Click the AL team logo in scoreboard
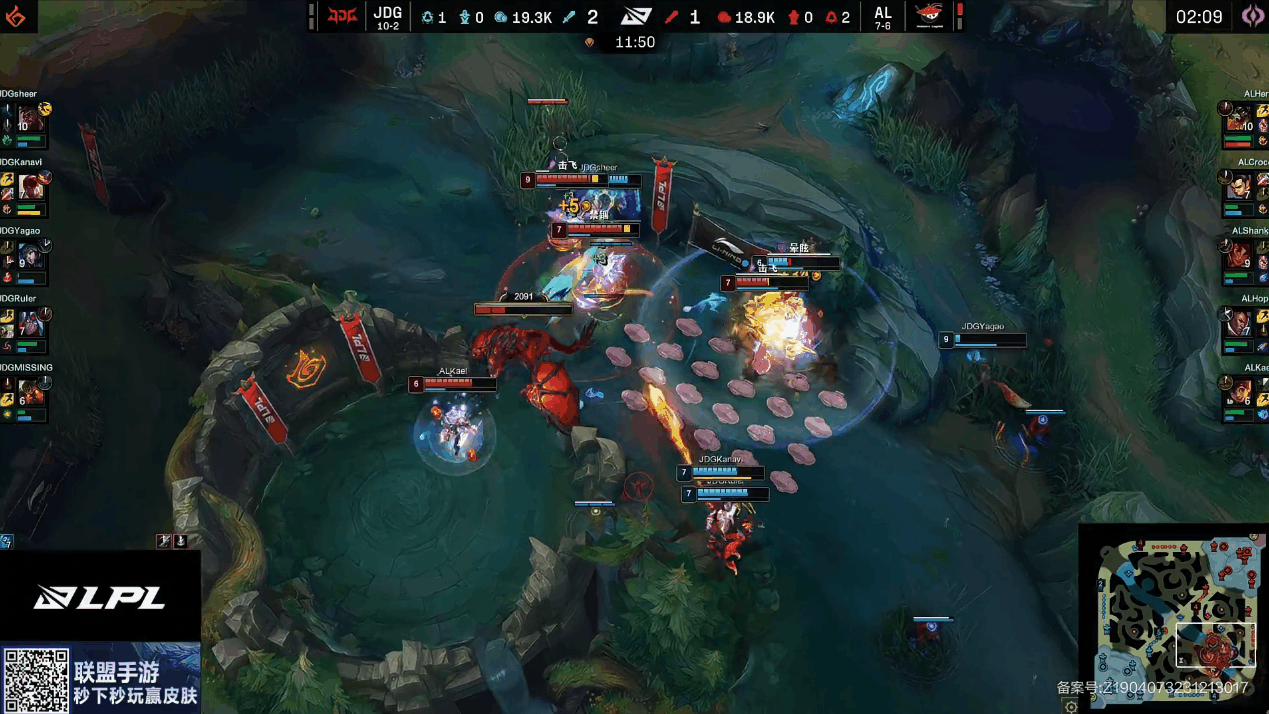 929,17
